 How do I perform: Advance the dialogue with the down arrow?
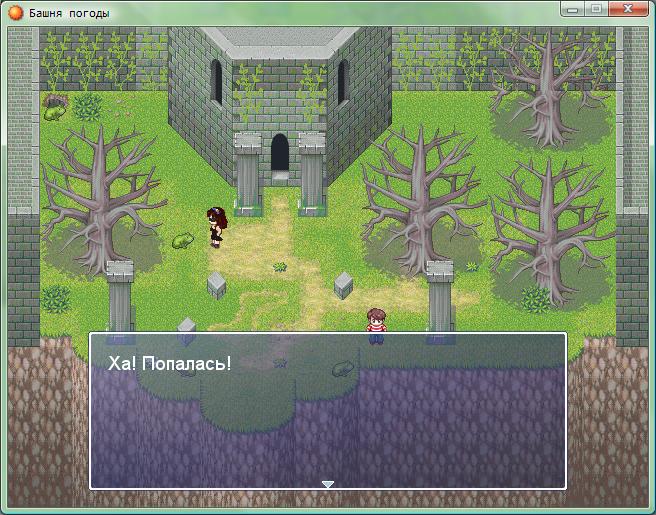(327, 484)
